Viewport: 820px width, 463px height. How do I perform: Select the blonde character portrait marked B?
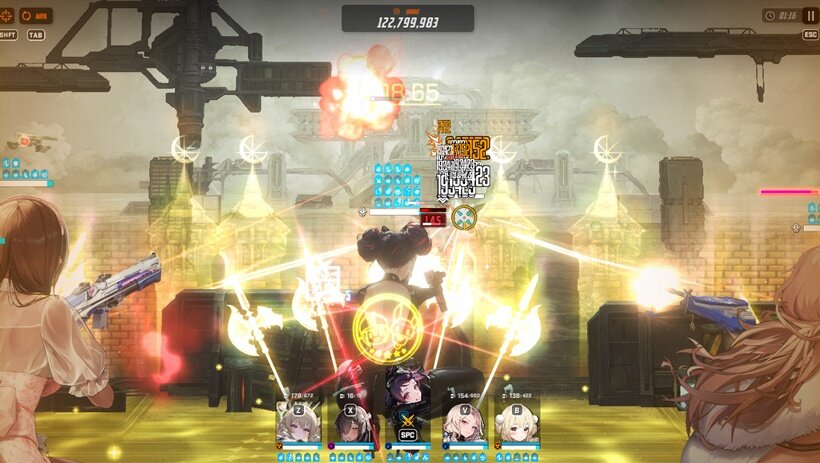518,423
